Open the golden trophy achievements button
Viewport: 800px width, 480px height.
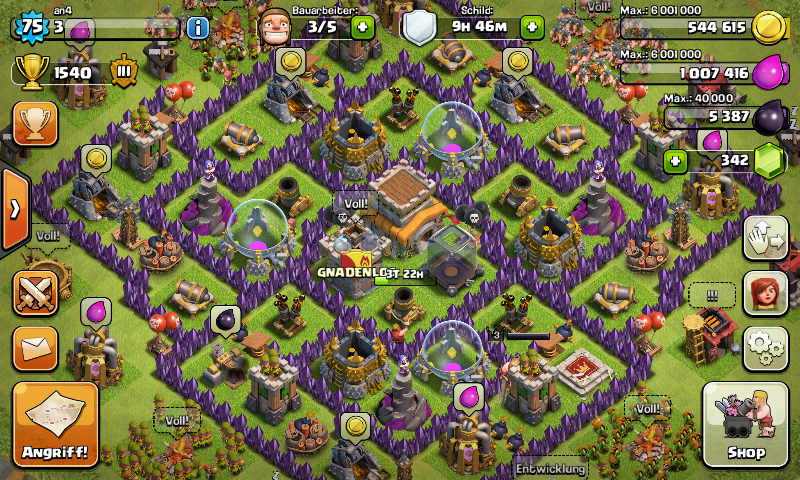point(35,123)
